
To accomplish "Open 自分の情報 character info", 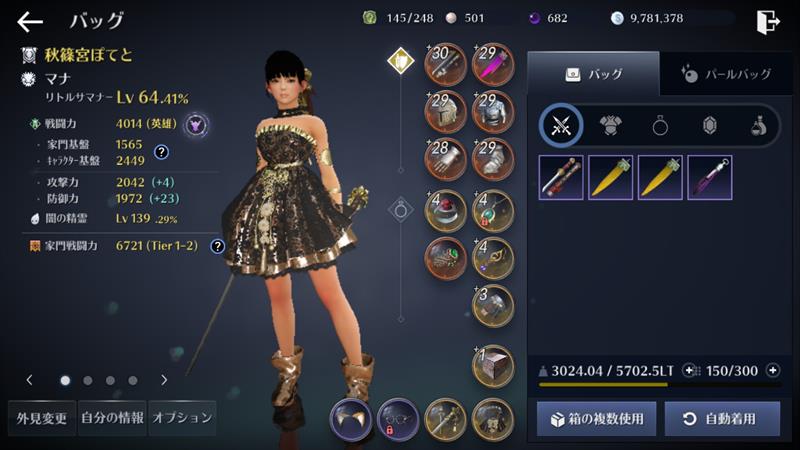I will click(x=111, y=418).
